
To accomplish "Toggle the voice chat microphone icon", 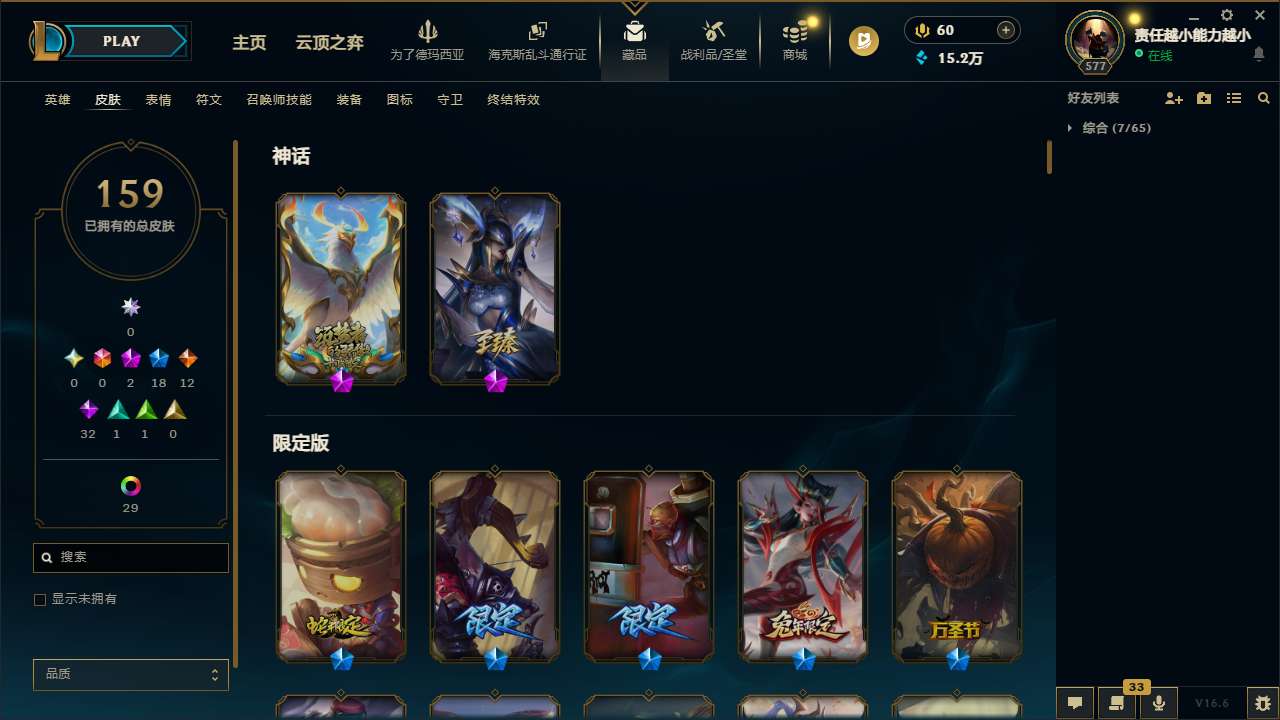I will [1158, 702].
